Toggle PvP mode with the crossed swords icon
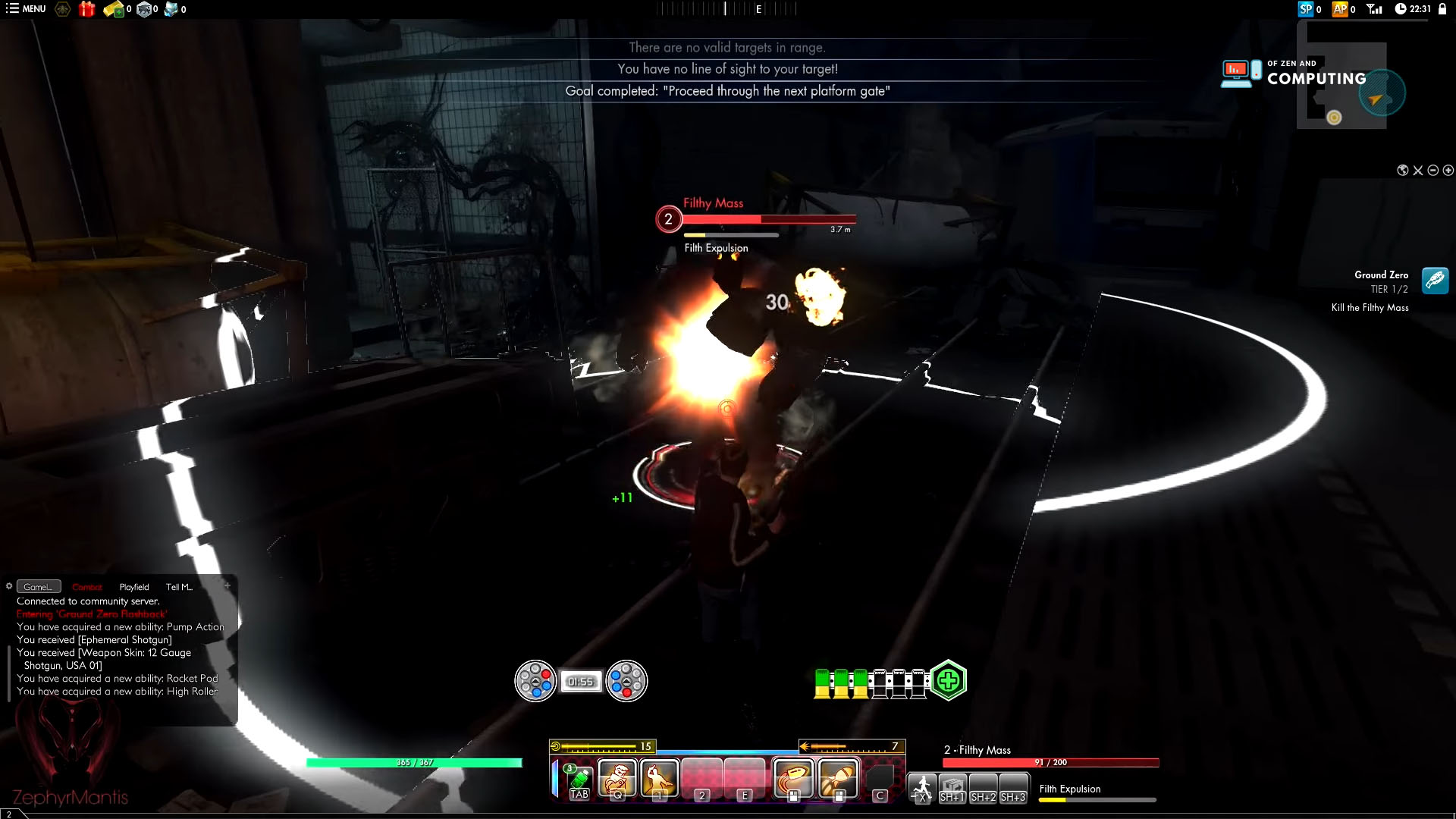 [1417, 170]
